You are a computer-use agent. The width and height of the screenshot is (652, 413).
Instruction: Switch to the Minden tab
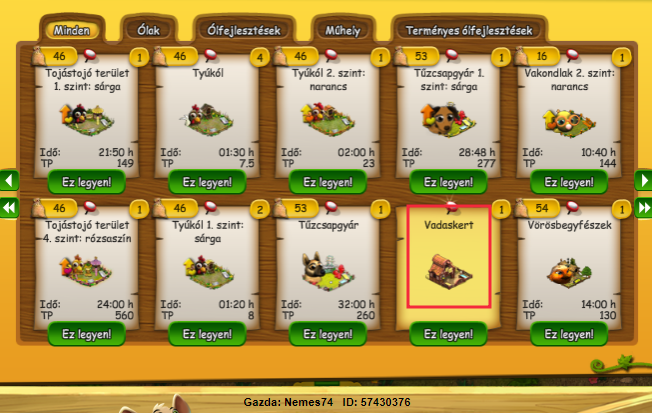click(73, 30)
